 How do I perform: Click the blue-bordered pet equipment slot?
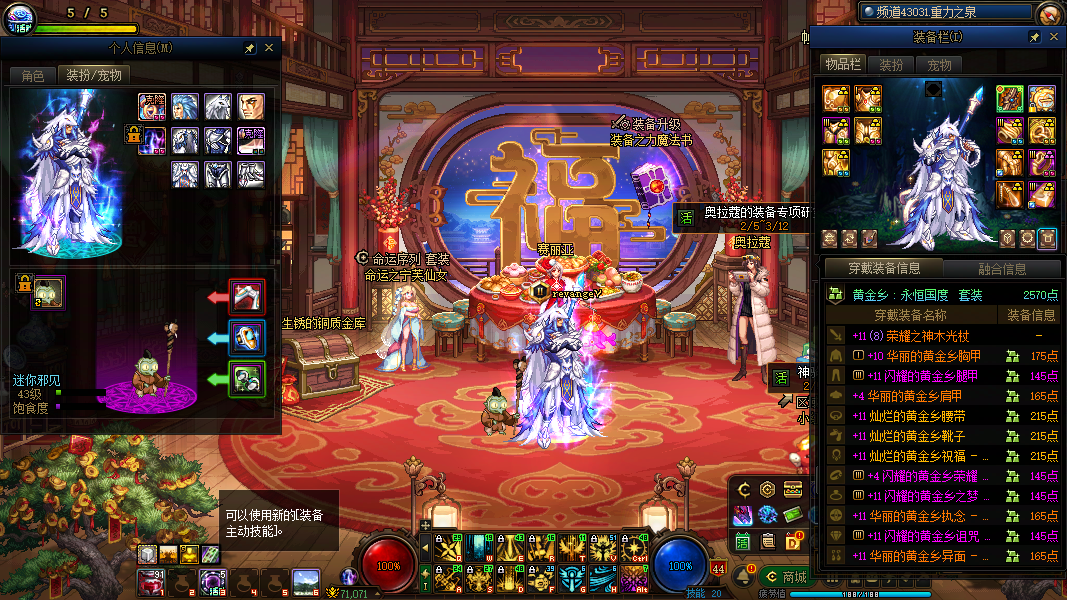pyautogui.click(x=247, y=338)
